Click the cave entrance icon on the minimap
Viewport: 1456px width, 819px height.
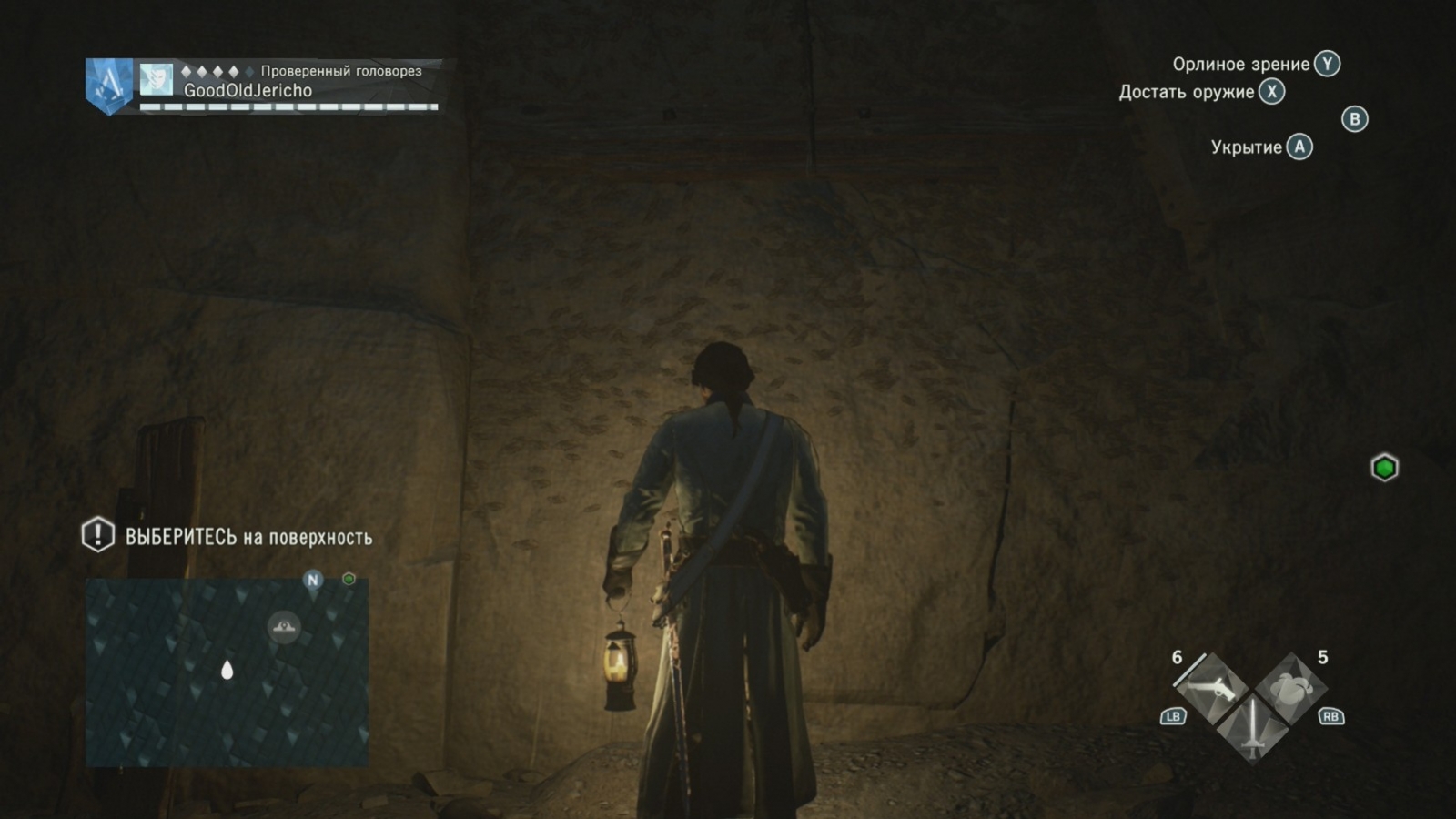coord(282,626)
